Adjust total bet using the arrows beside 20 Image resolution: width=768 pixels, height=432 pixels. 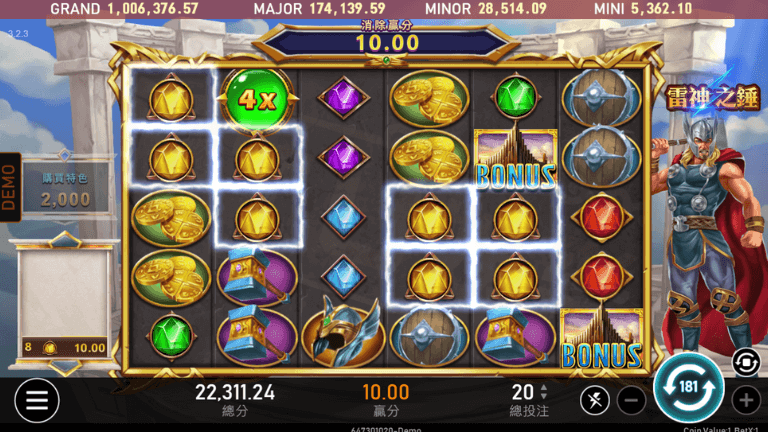pos(544,392)
